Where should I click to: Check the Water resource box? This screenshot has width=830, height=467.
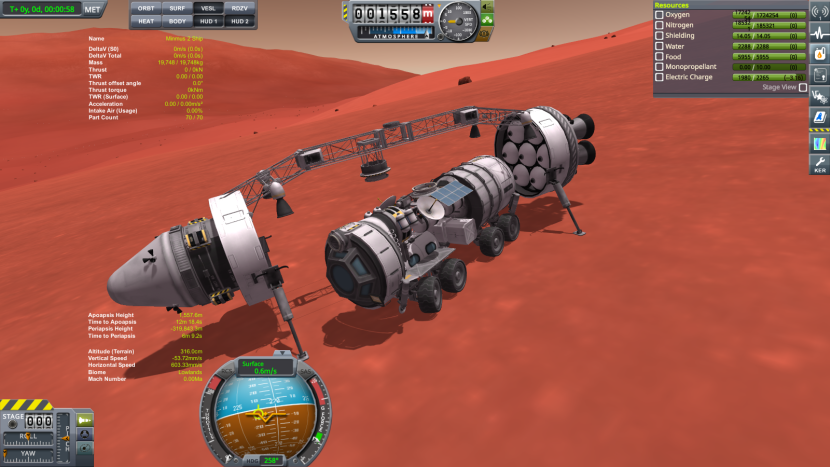tap(659, 46)
